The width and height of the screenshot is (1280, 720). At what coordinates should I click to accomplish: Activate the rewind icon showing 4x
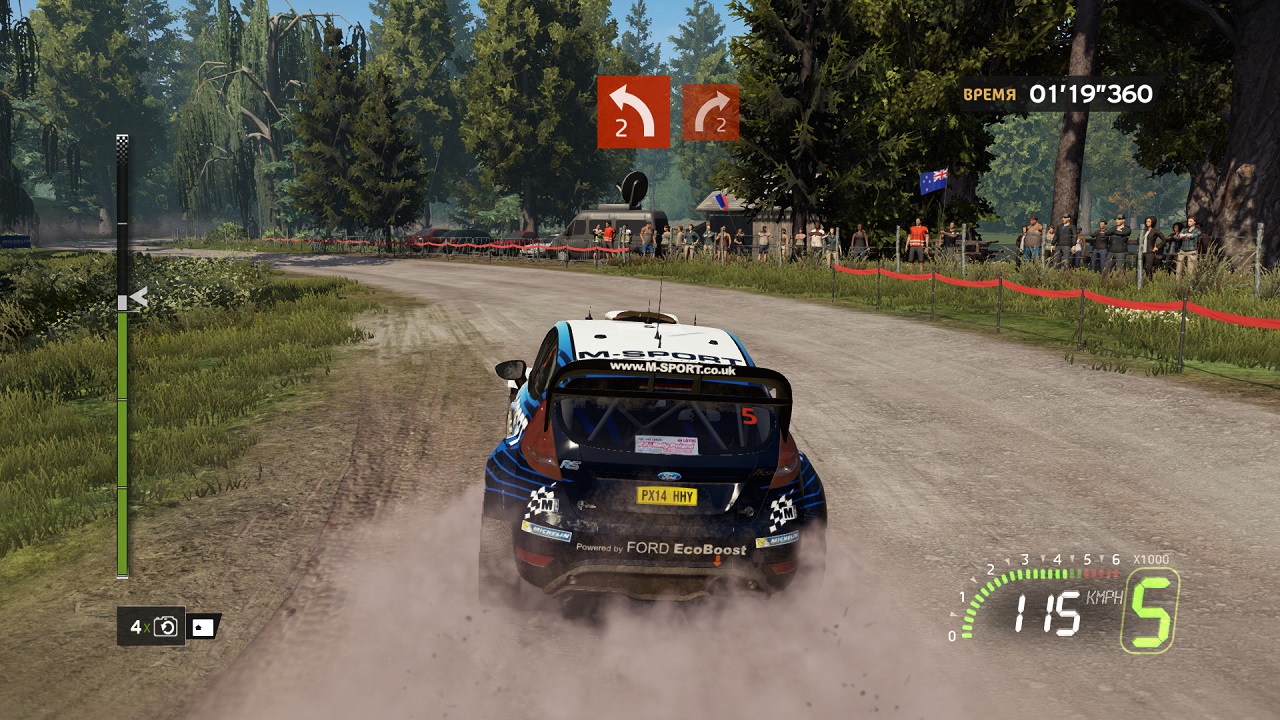click(x=152, y=627)
